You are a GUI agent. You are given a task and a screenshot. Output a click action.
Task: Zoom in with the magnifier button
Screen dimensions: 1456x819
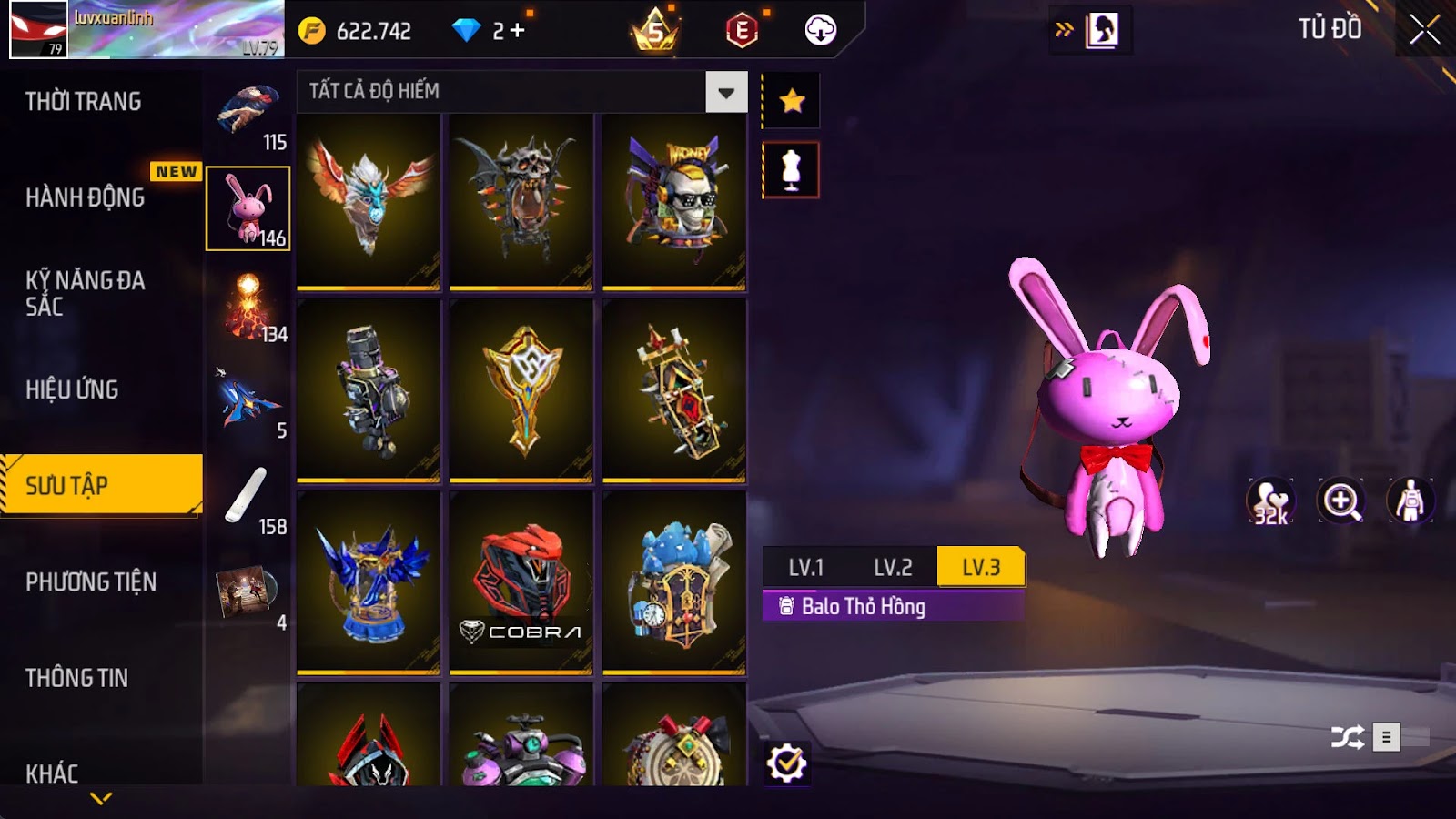pyautogui.click(x=1341, y=500)
